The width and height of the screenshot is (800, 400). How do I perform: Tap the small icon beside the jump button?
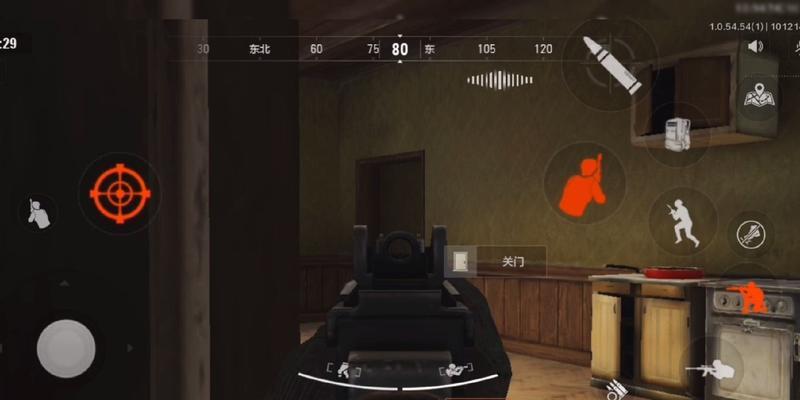[x=749, y=236]
